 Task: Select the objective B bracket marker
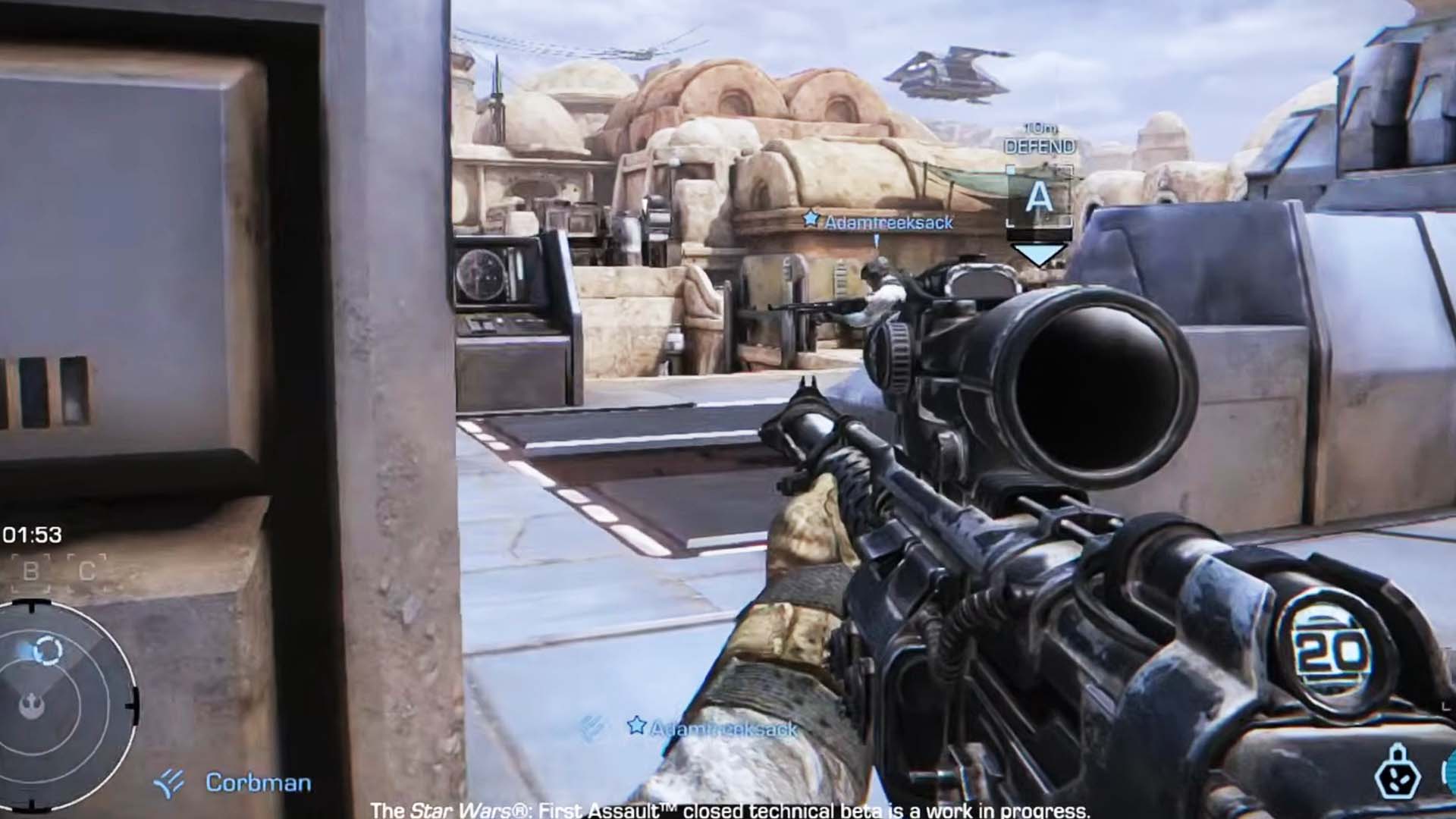(x=30, y=569)
